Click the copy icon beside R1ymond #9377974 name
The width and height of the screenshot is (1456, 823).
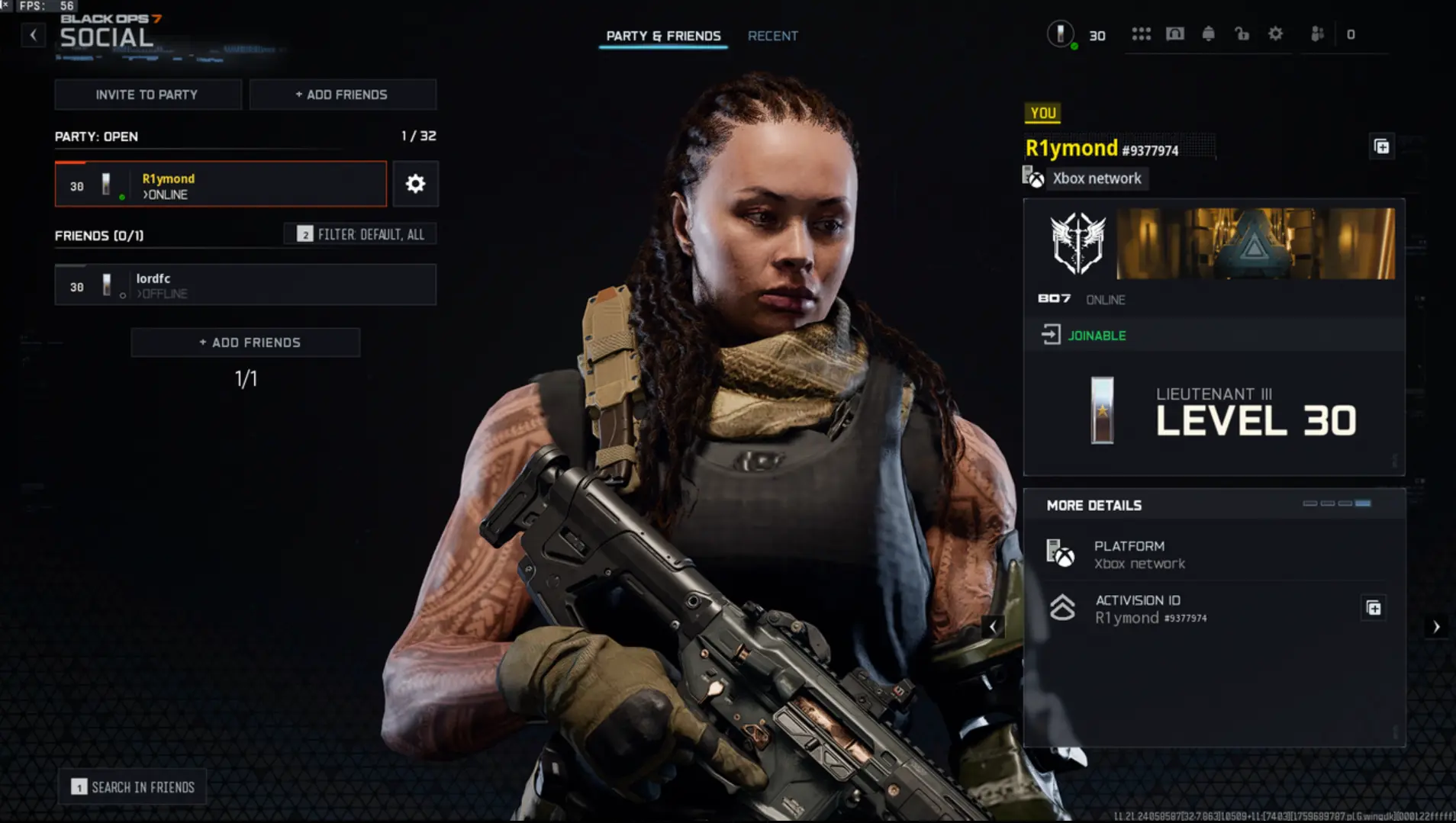[x=1383, y=146]
